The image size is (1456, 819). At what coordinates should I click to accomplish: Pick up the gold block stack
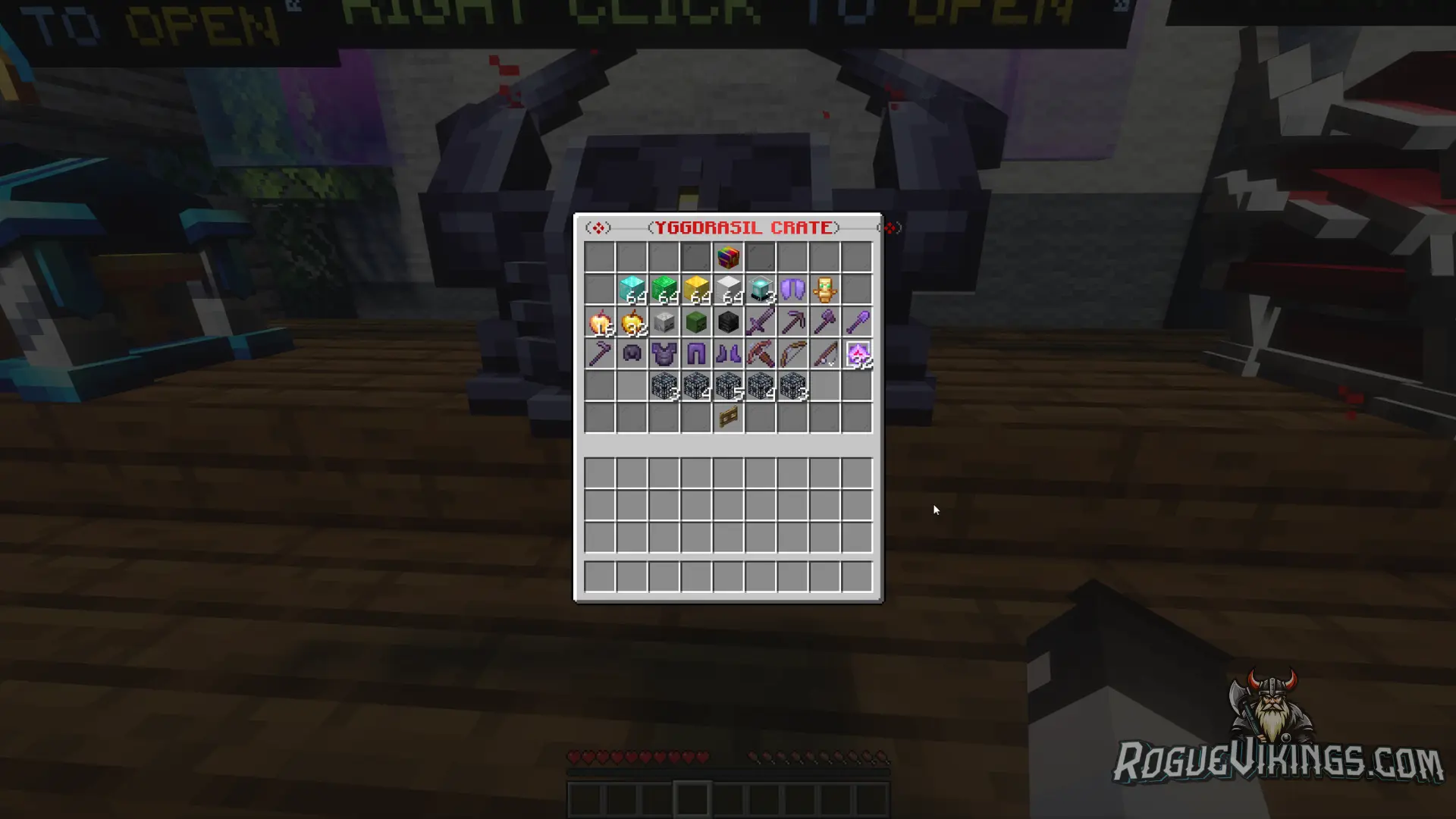click(695, 288)
